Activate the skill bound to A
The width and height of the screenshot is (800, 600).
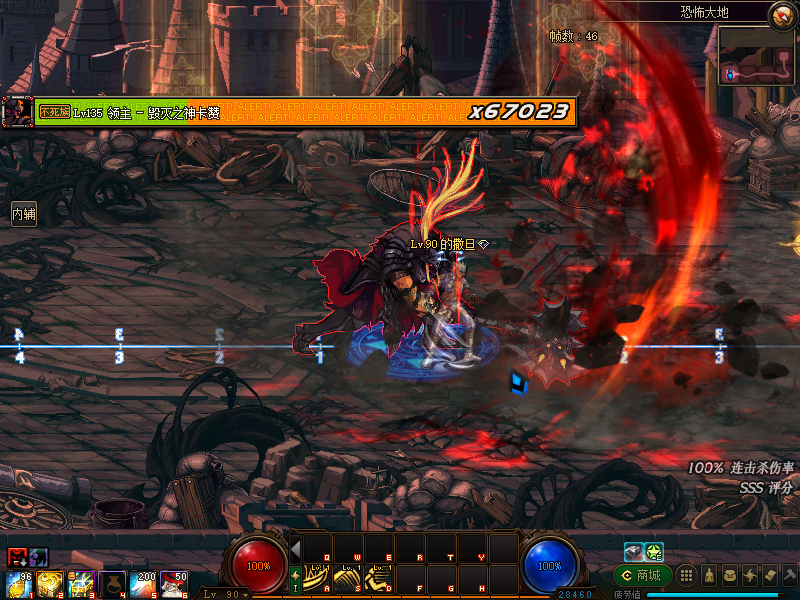pos(318,578)
